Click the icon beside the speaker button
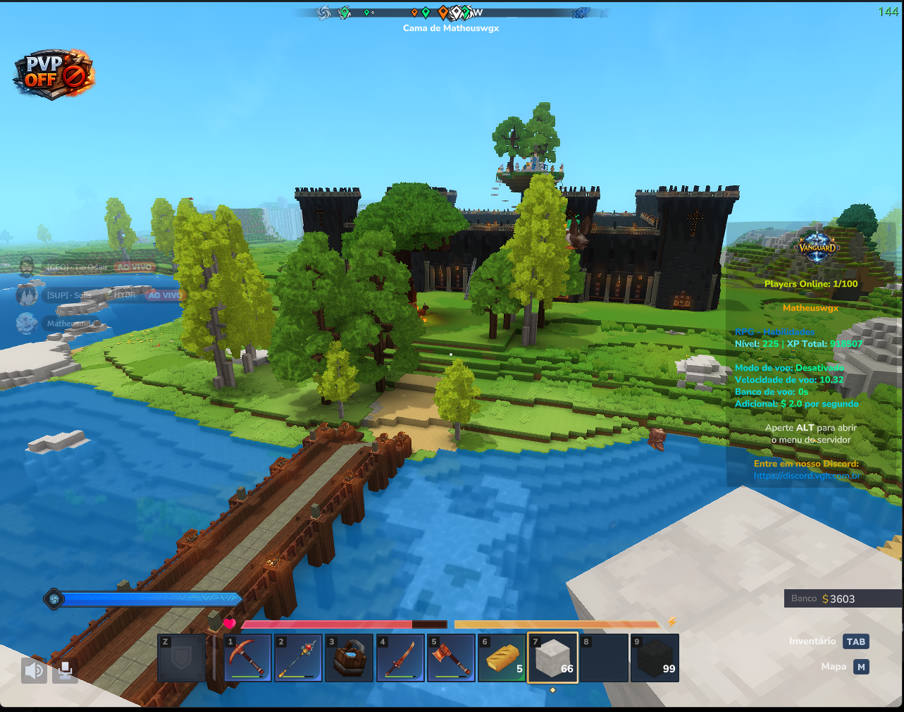 (x=65, y=670)
